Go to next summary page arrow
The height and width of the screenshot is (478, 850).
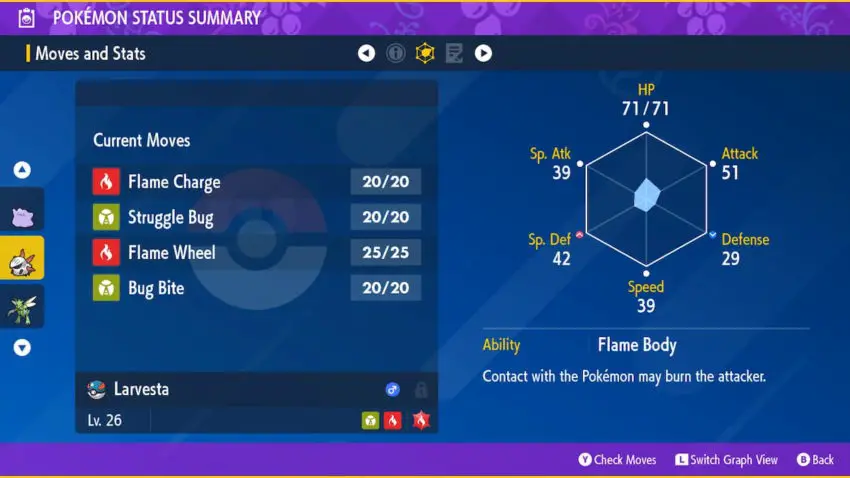483,53
